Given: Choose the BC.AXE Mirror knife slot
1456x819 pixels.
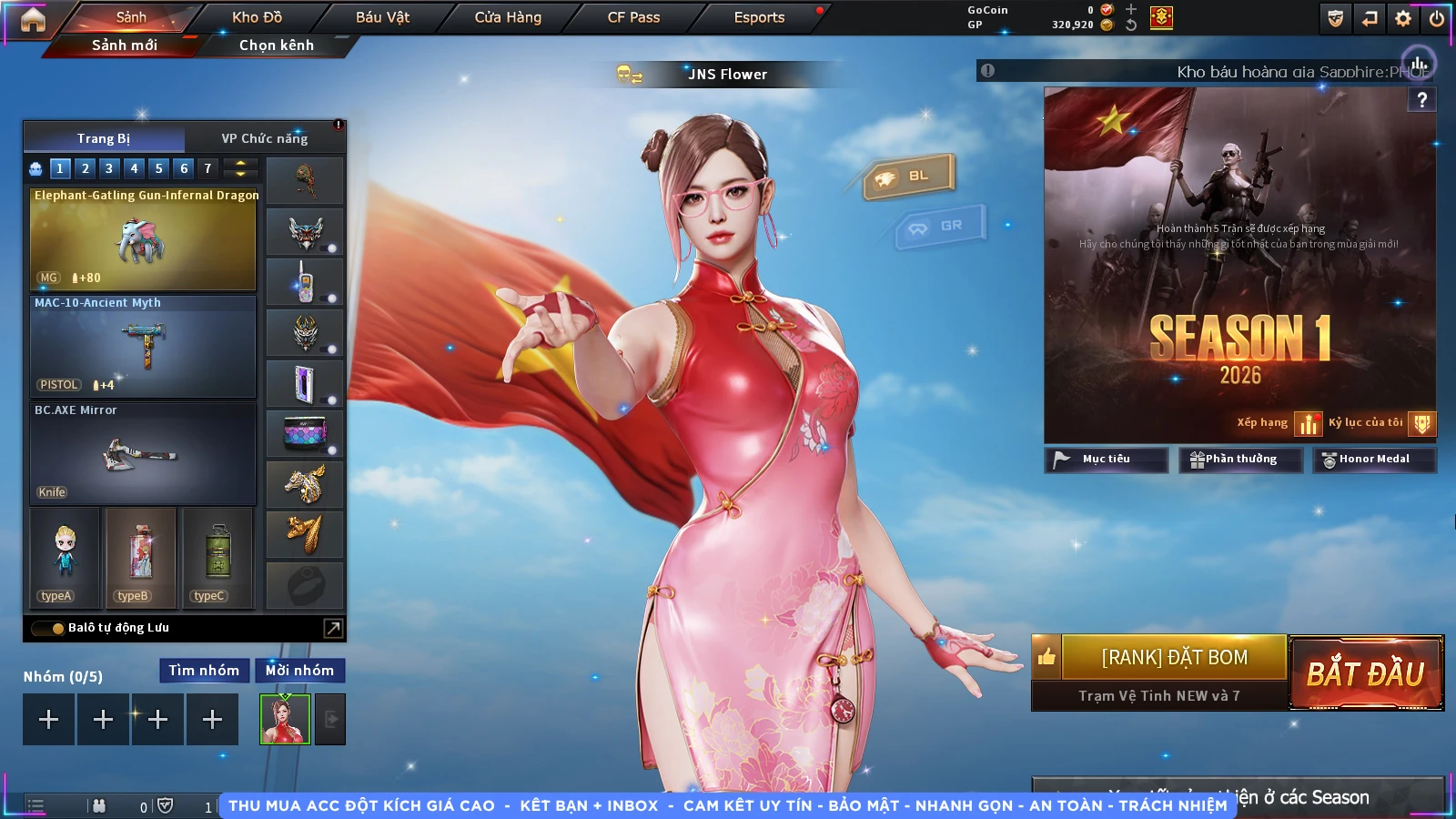Looking at the screenshot, I should (x=143, y=454).
